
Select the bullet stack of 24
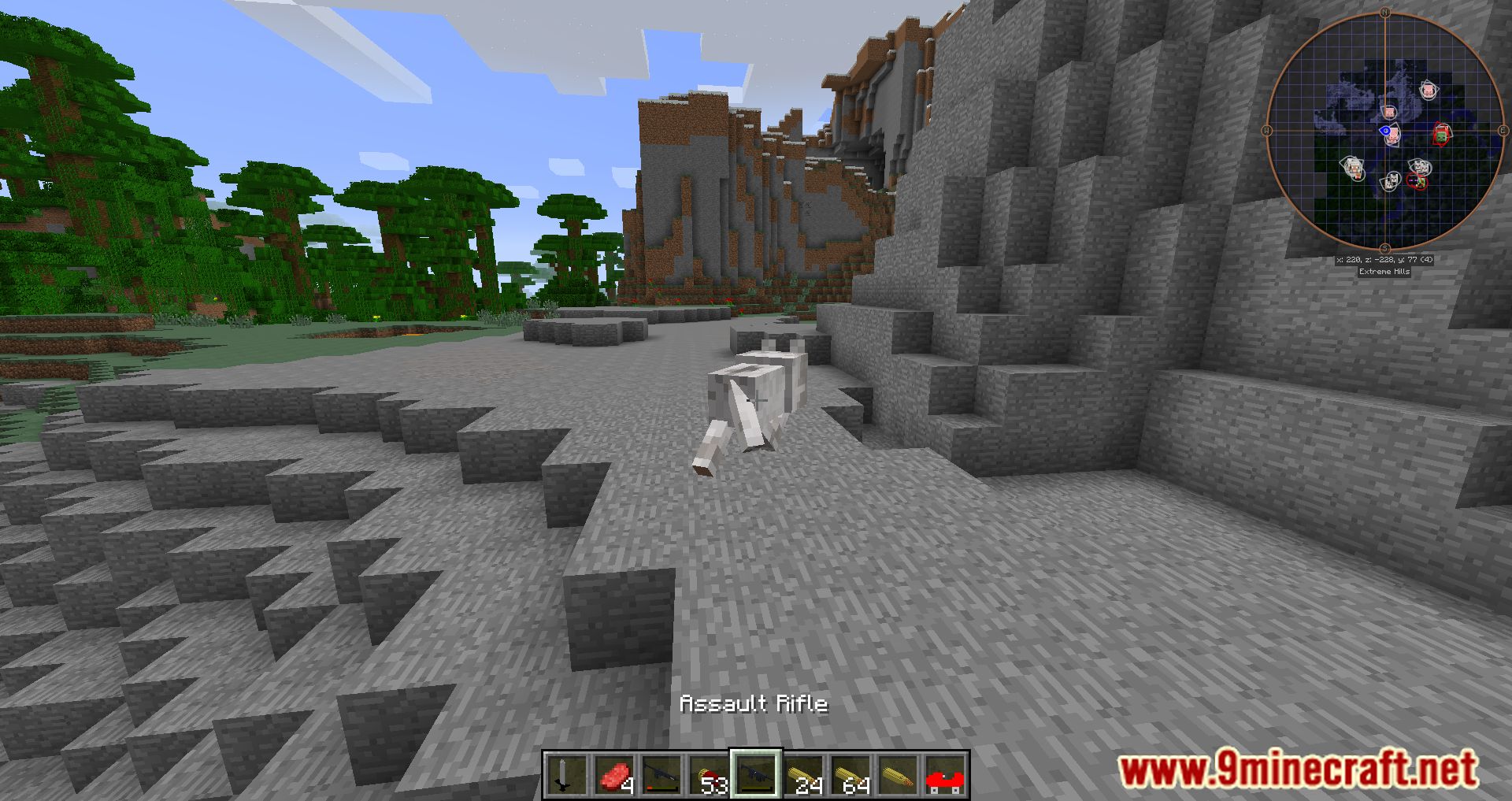tap(803, 775)
